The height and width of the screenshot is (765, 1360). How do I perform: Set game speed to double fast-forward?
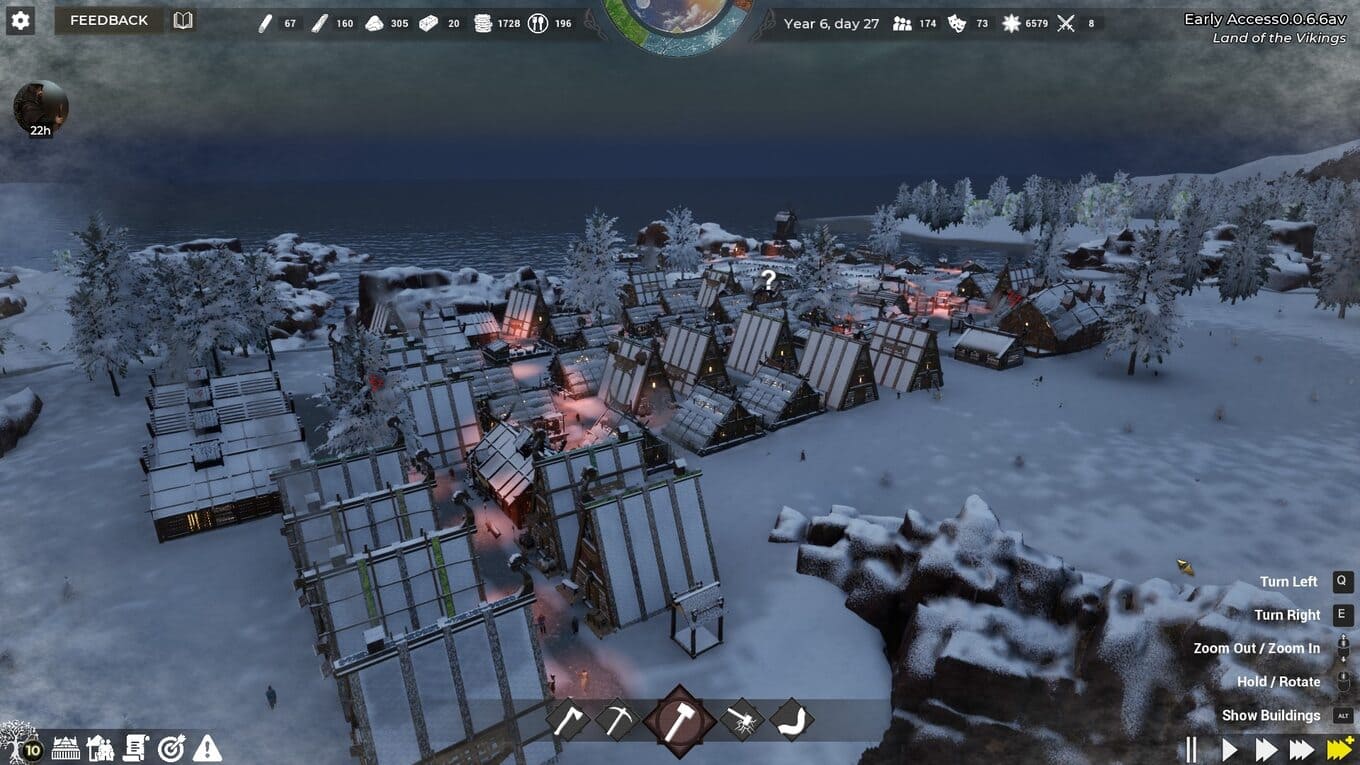pos(1266,749)
